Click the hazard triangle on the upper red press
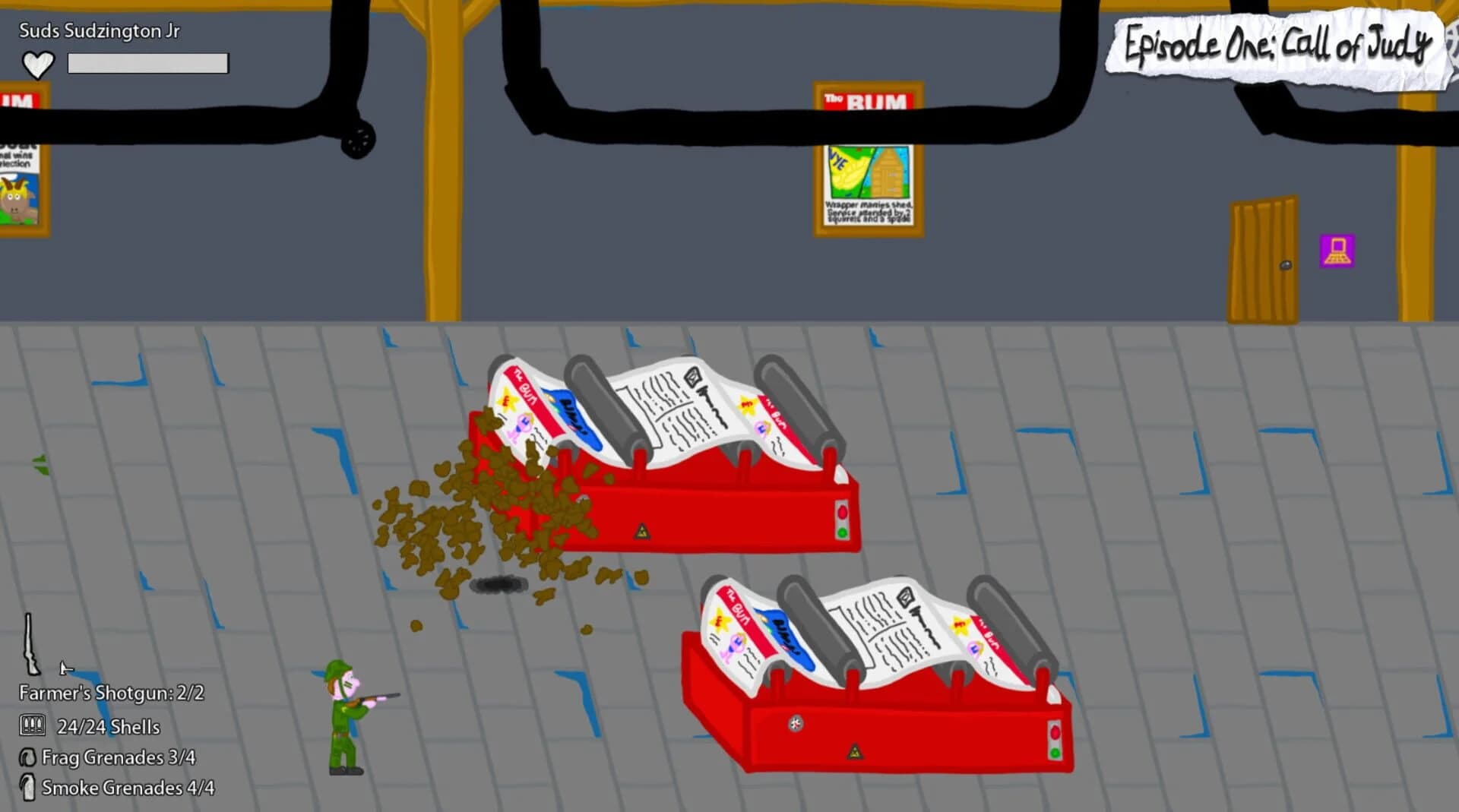Screen dimensions: 1459x812 tap(641, 530)
